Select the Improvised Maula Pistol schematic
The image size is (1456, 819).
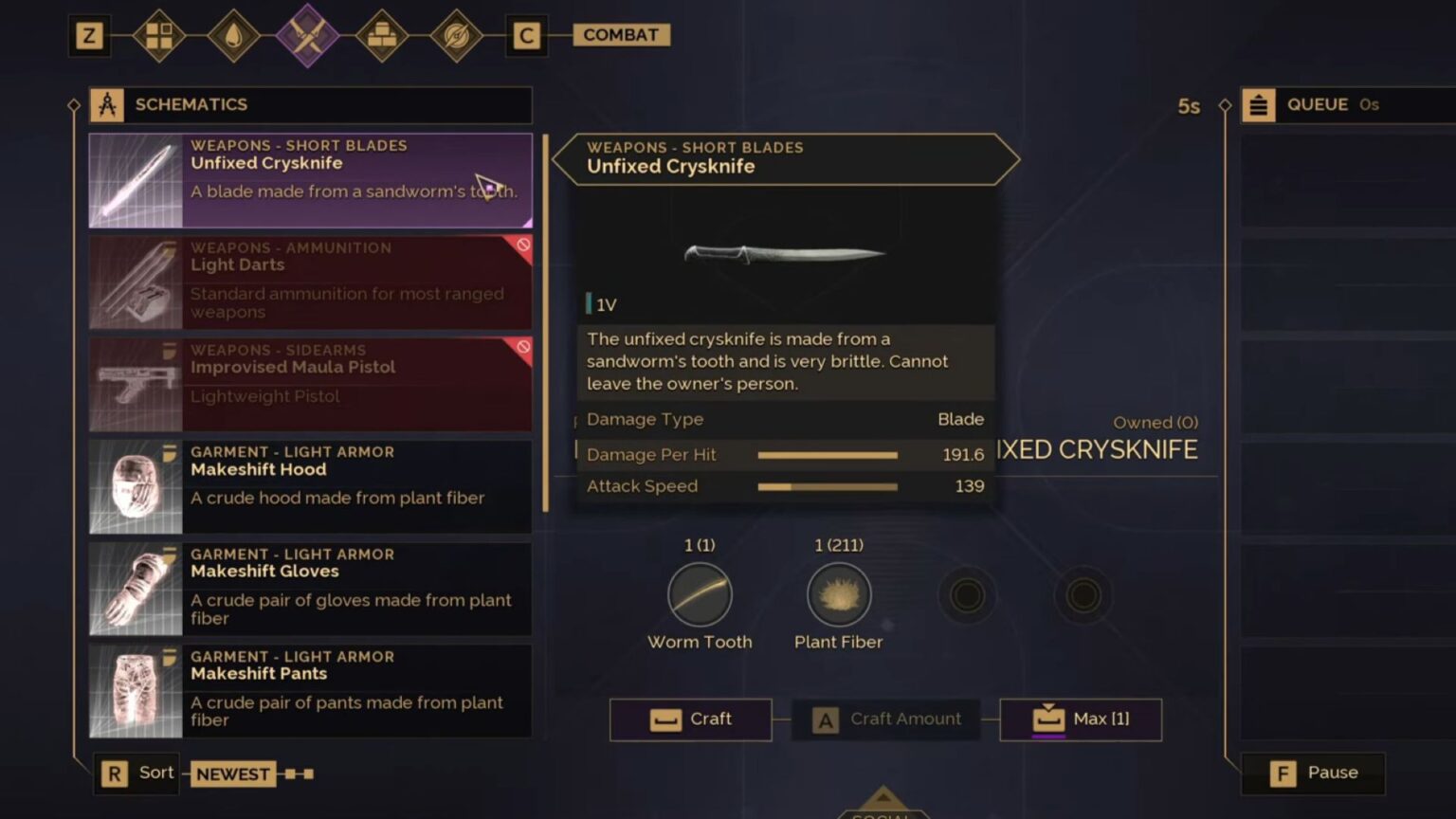pos(311,385)
